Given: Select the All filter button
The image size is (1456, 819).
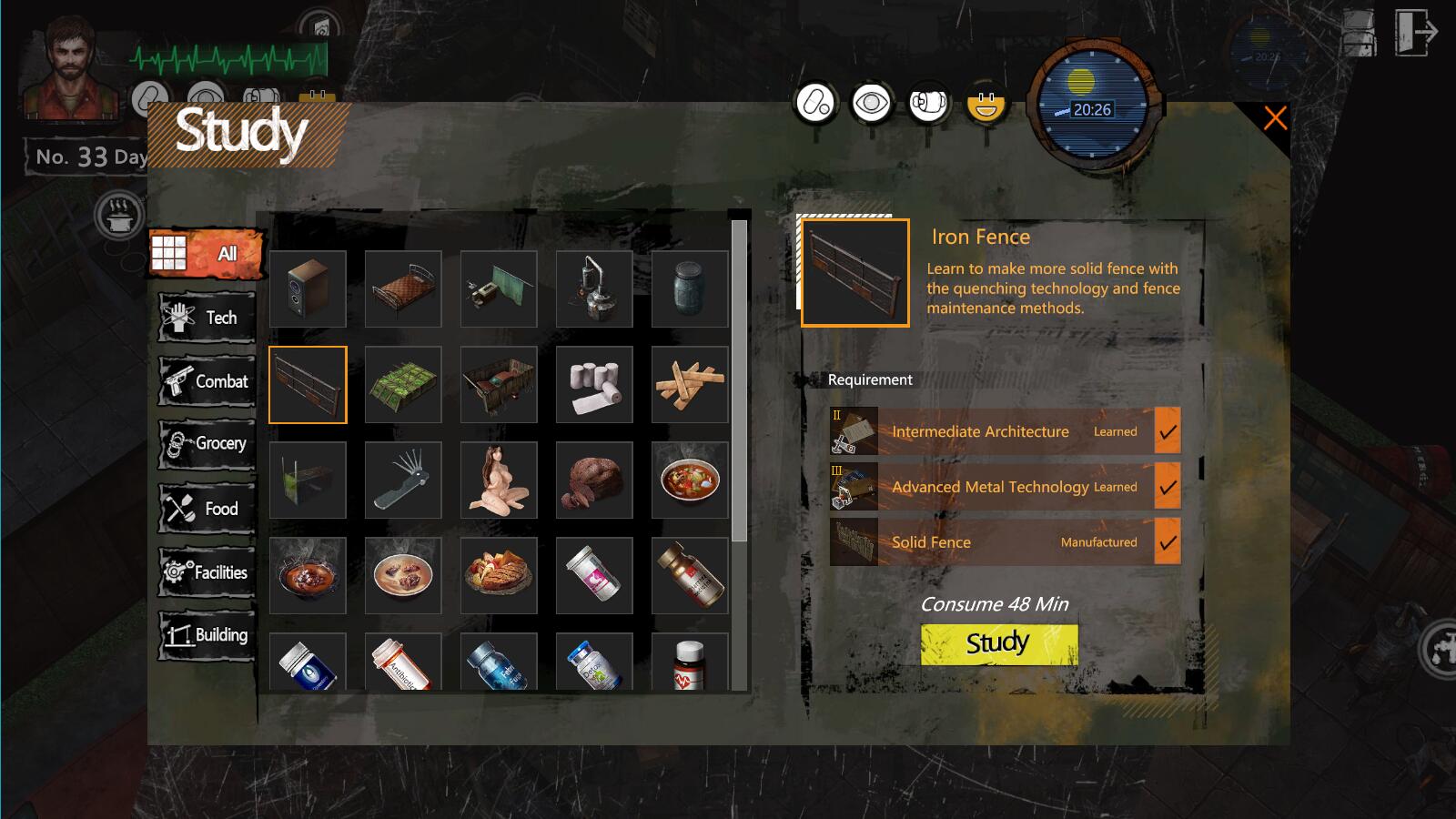Looking at the screenshot, I should [207, 254].
